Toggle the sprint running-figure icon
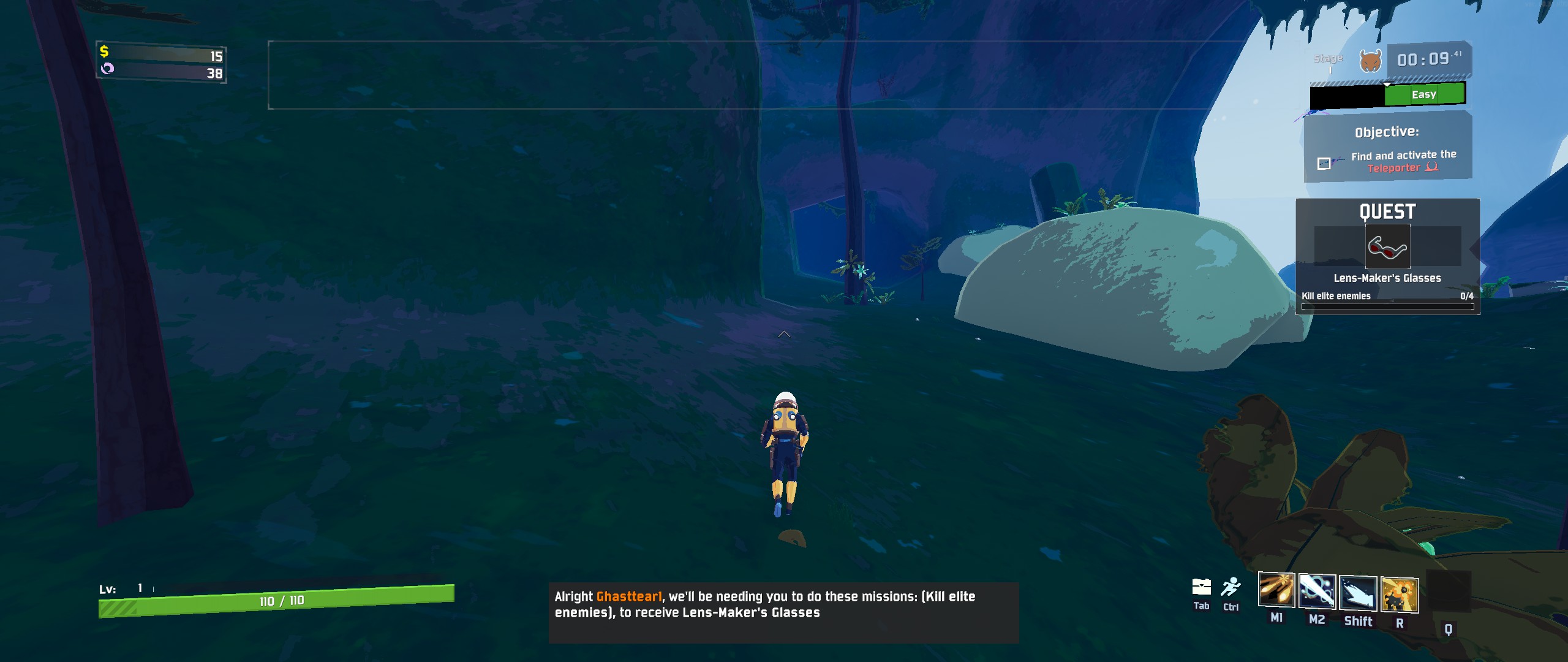Screen dimensions: 1568x662 coord(1231,587)
